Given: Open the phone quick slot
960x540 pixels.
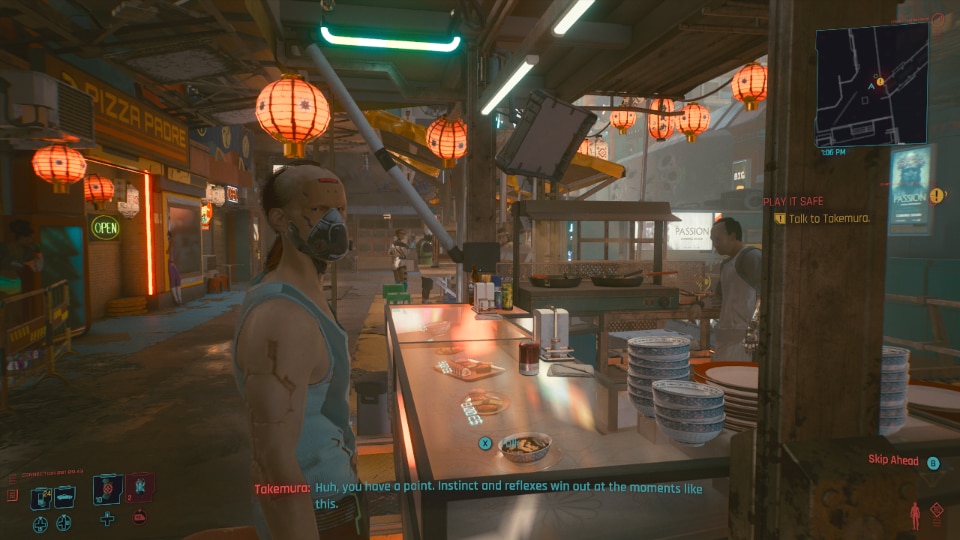Looking at the screenshot, I should click(x=41, y=497).
